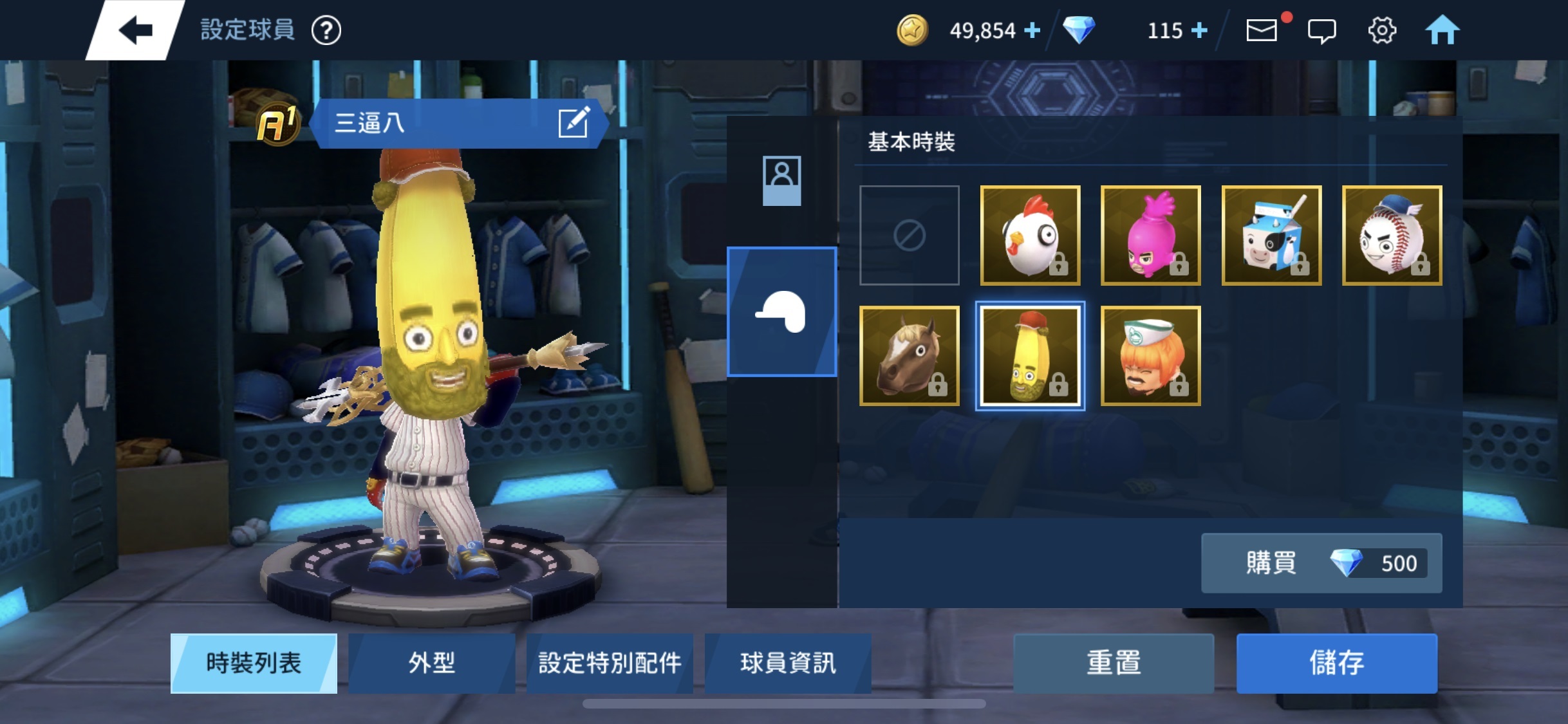Click the help question mark icon

click(329, 30)
